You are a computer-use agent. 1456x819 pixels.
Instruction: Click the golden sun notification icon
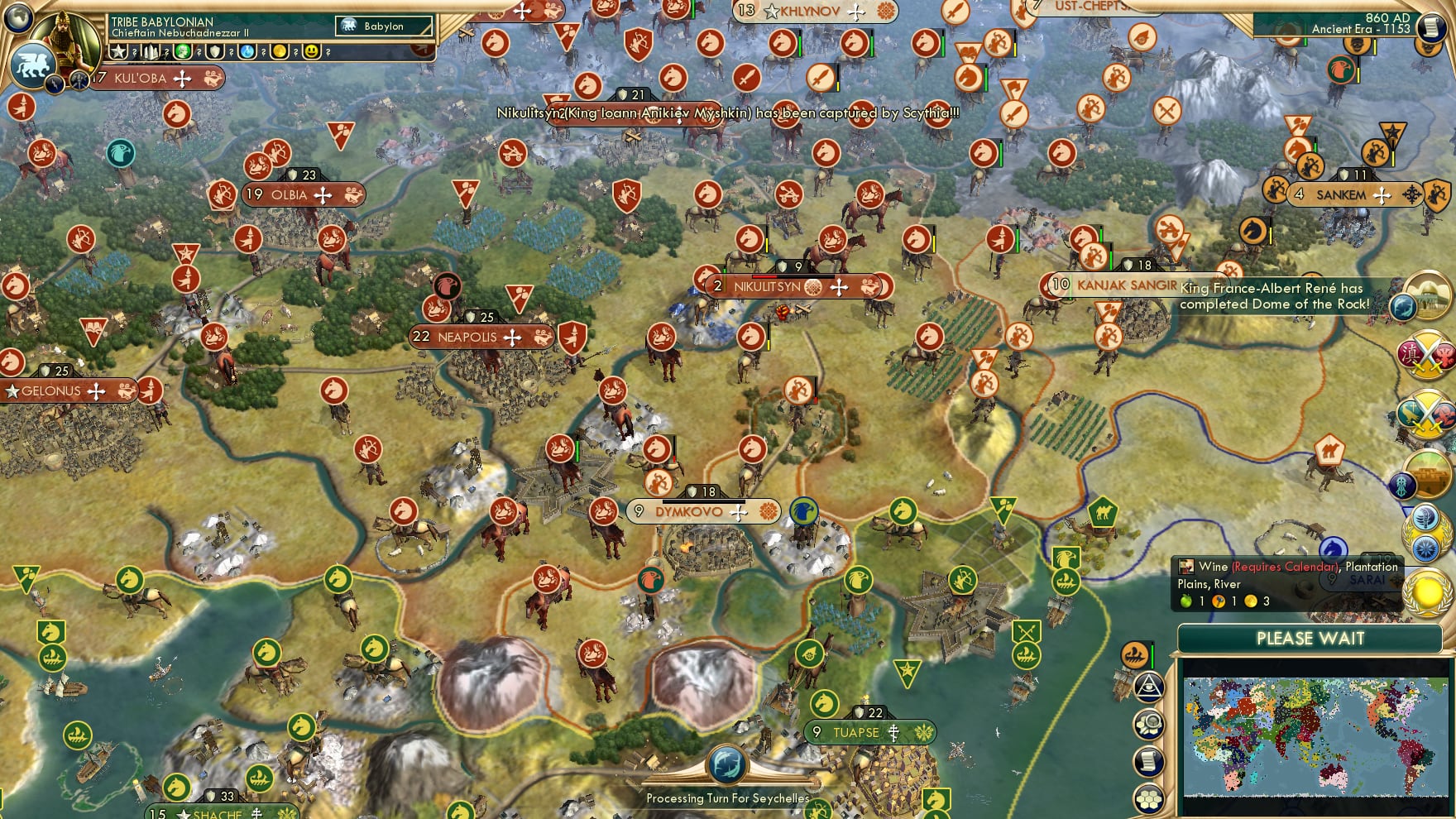point(1428,592)
